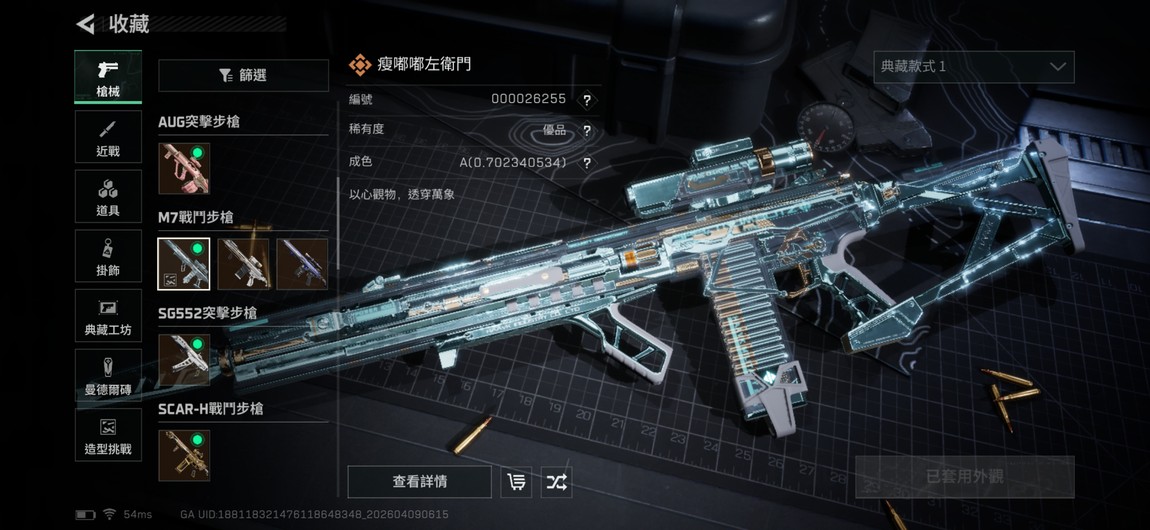Image resolution: width=1150 pixels, height=530 pixels.
Task: Select the SCAR-H戰鬥步槍 skin thumbnail
Action: [x=184, y=456]
